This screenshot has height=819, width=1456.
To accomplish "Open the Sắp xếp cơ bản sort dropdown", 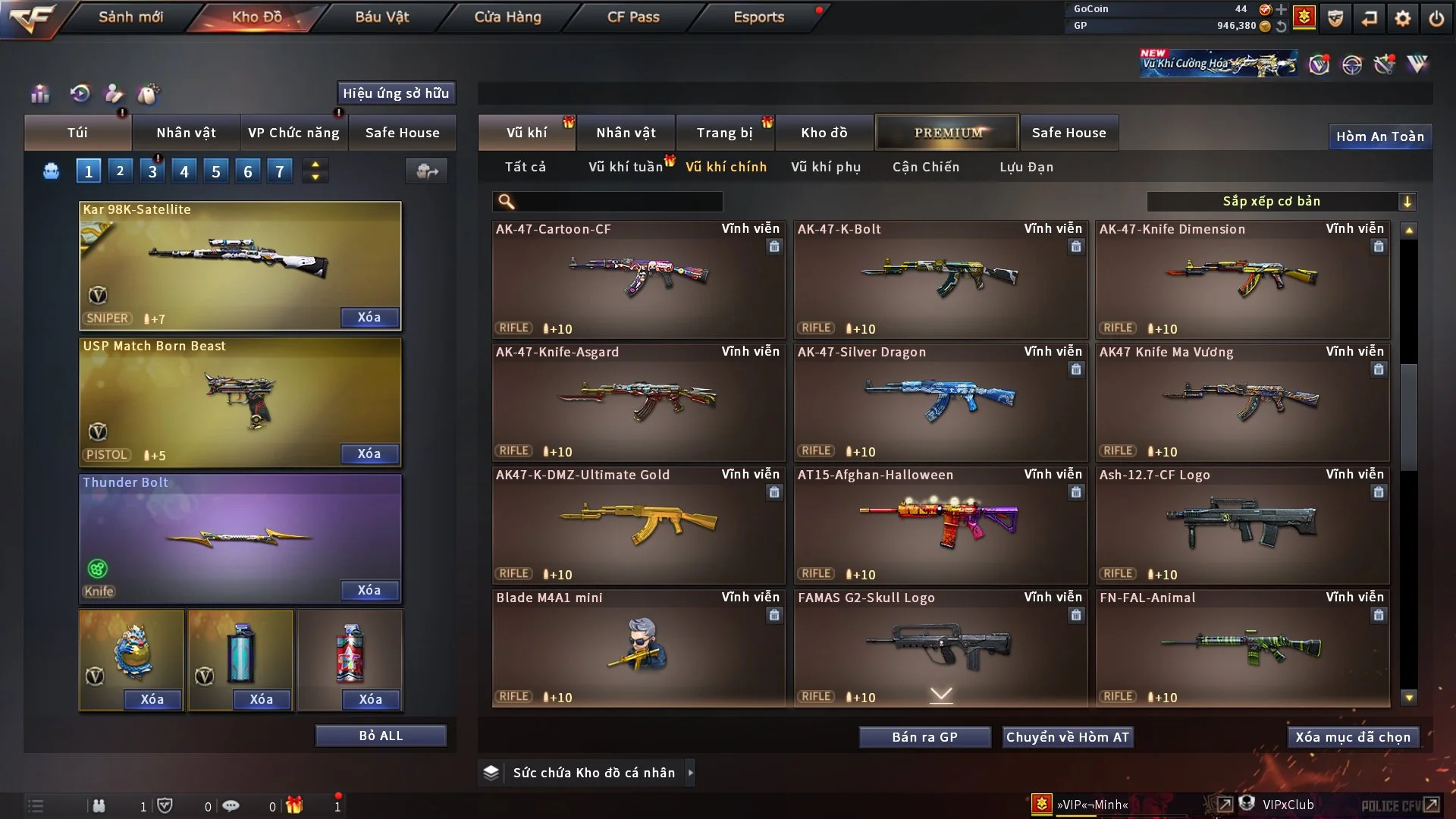I will point(1281,201).
